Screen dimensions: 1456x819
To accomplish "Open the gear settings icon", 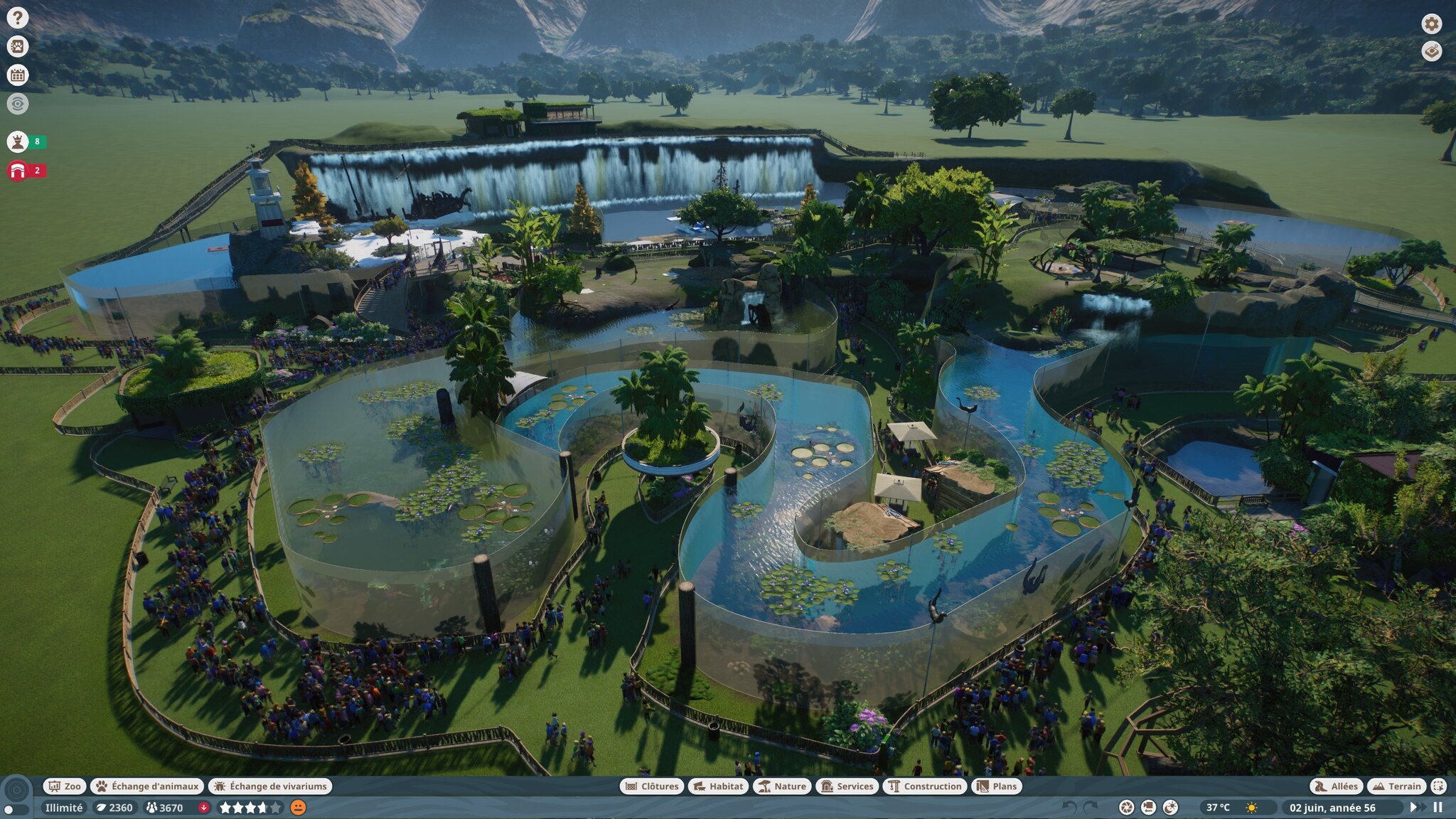I will coord(1431,23).
